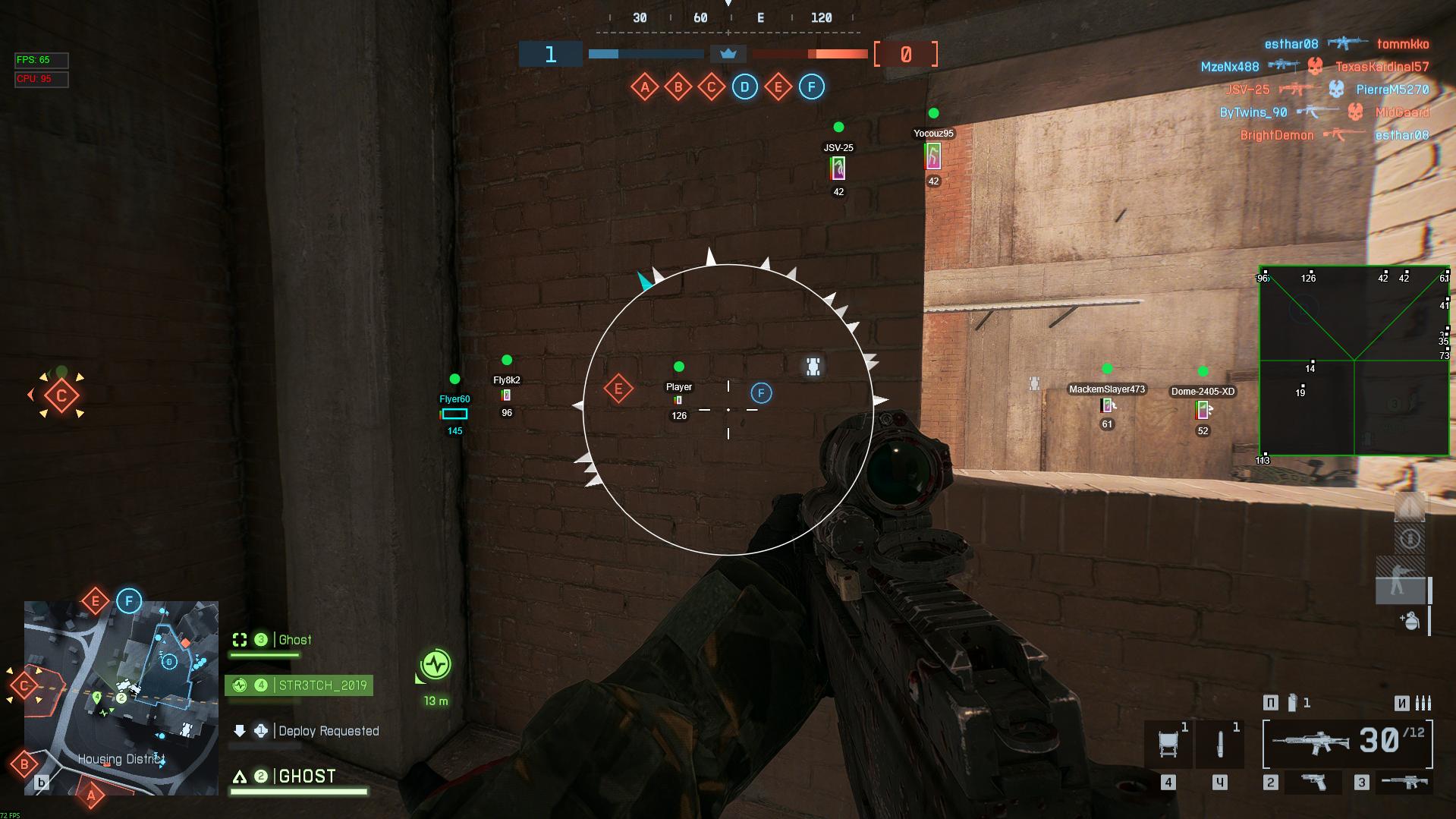Click the orange C objective marker with arrows
1456x819 pixels.
pos(61,395)
